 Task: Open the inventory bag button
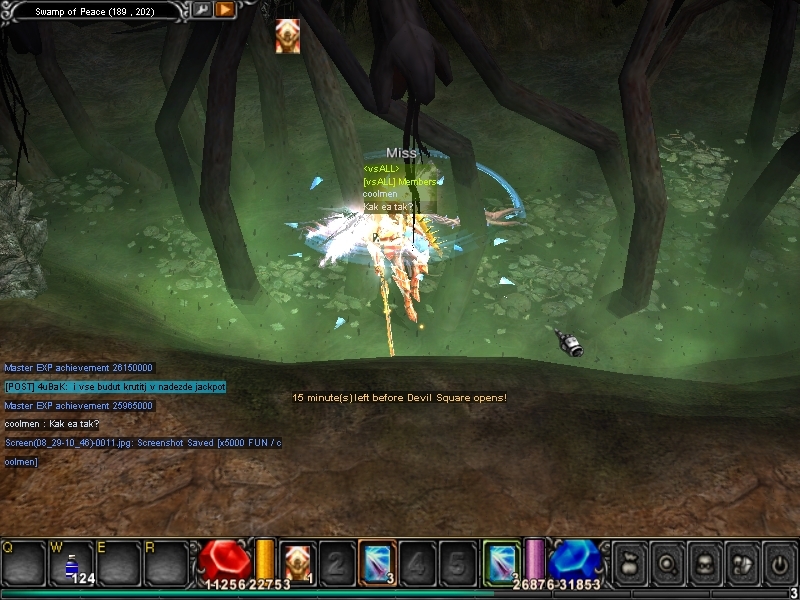(x=630, y=562)
